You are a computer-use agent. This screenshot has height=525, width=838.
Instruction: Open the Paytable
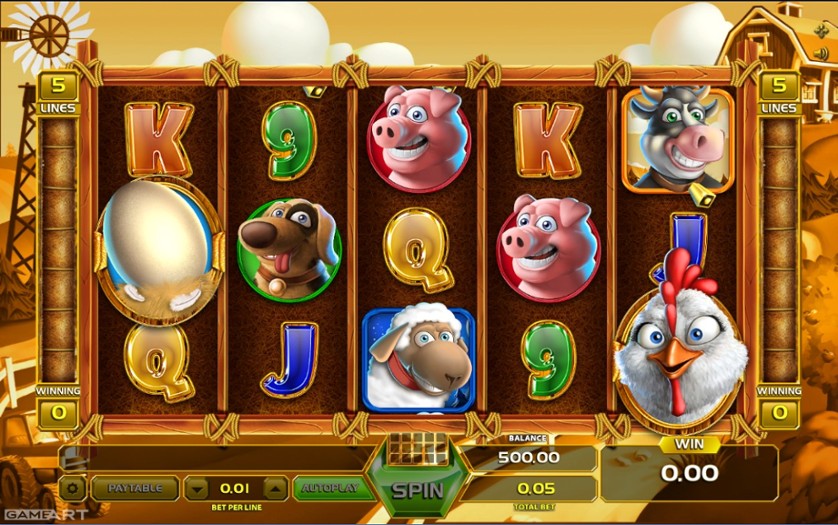coord(134,488)
